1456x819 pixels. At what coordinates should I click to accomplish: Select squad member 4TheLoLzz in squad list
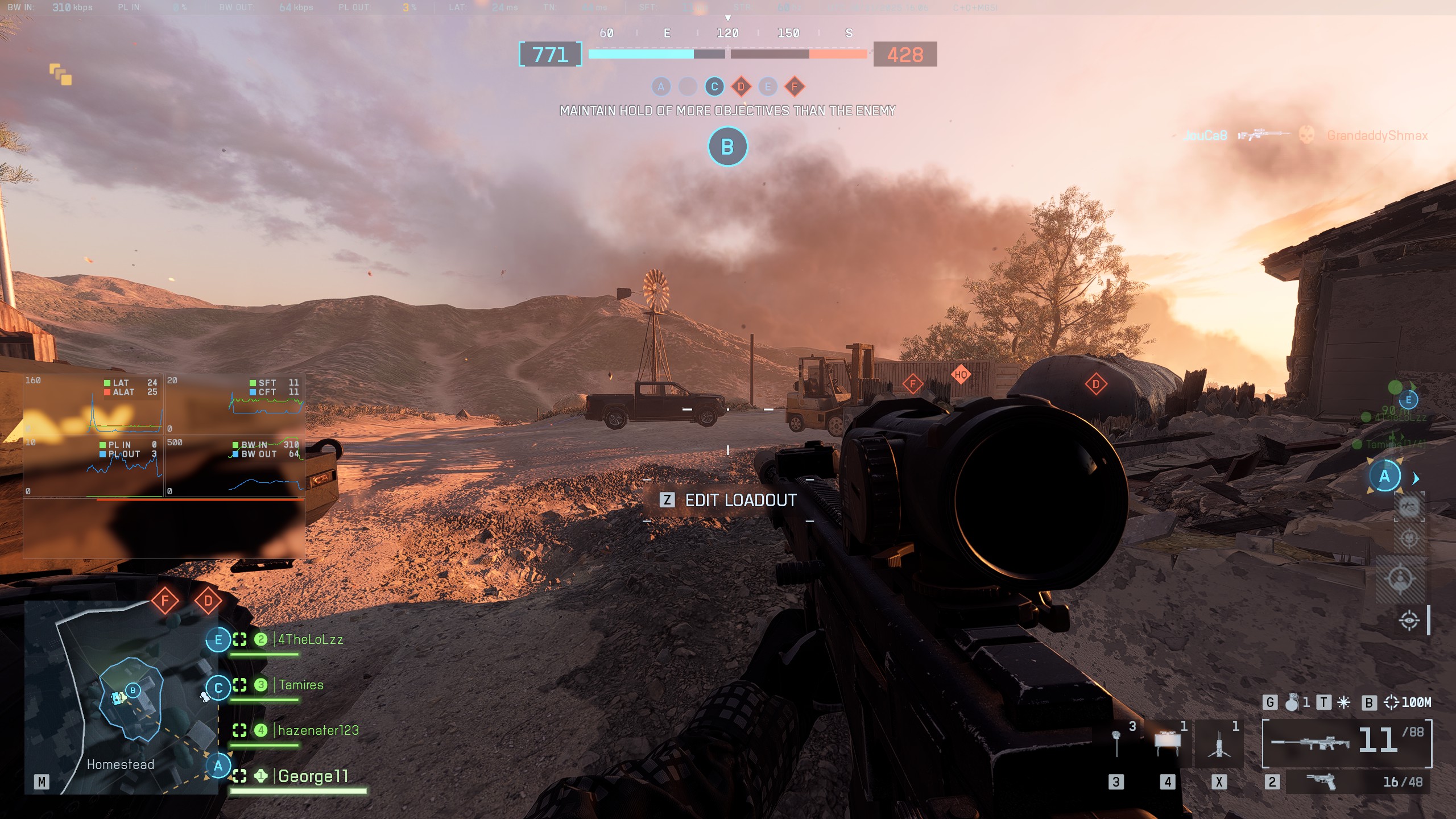310,640
